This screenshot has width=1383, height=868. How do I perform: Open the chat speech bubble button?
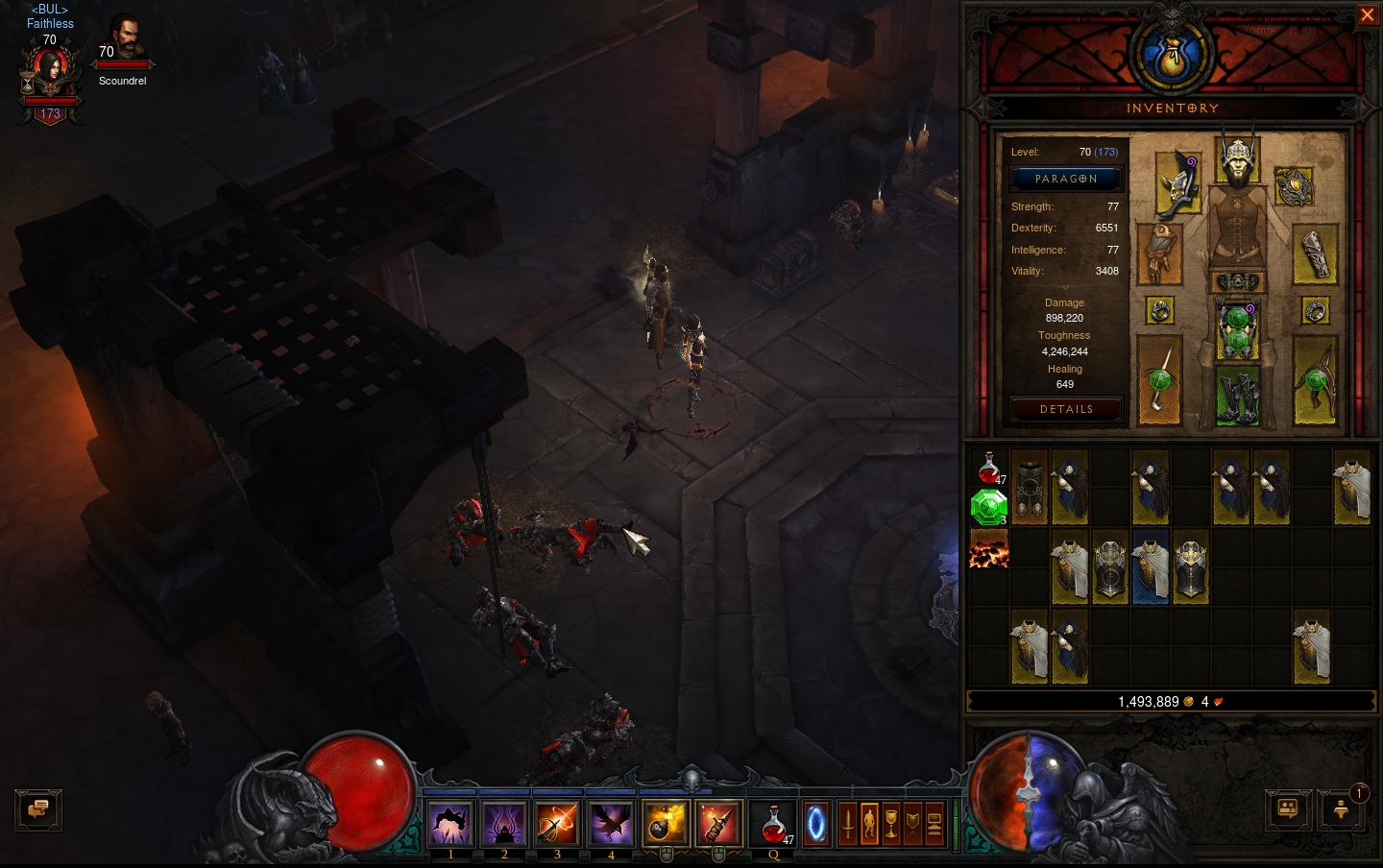[x=38, y=809]
